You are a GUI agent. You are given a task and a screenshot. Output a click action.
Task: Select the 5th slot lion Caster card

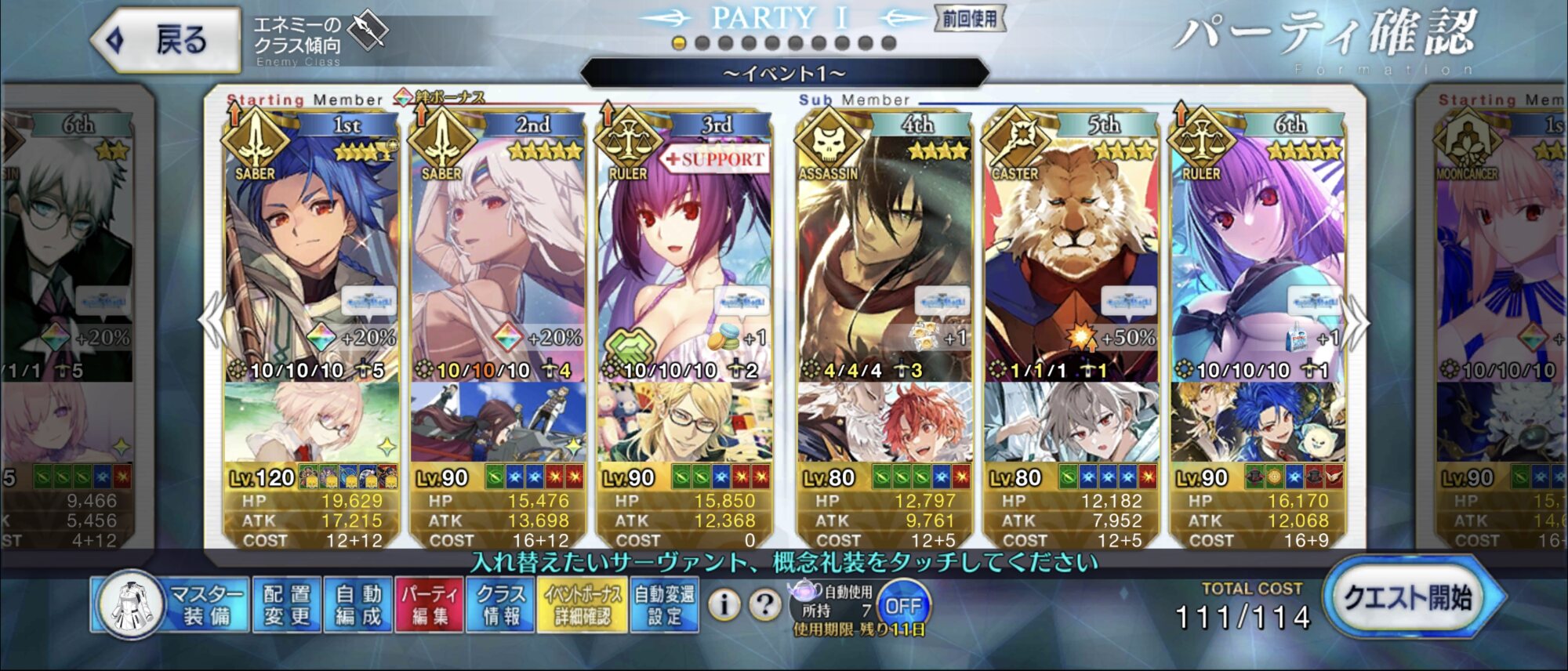coord(1071,259)
